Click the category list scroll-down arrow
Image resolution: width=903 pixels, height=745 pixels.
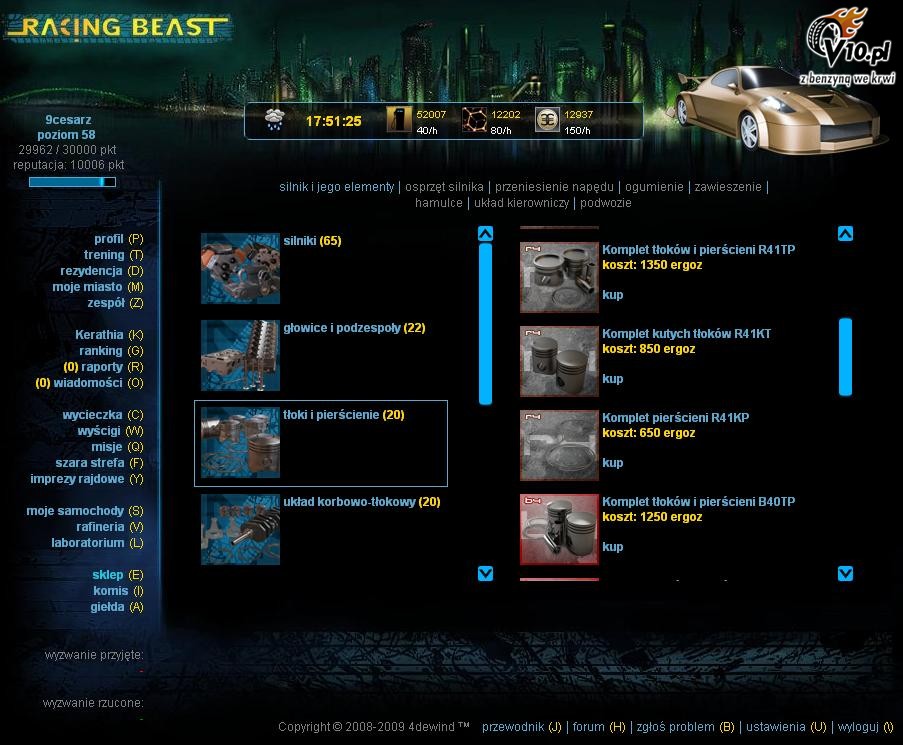[x=486, y=573]
